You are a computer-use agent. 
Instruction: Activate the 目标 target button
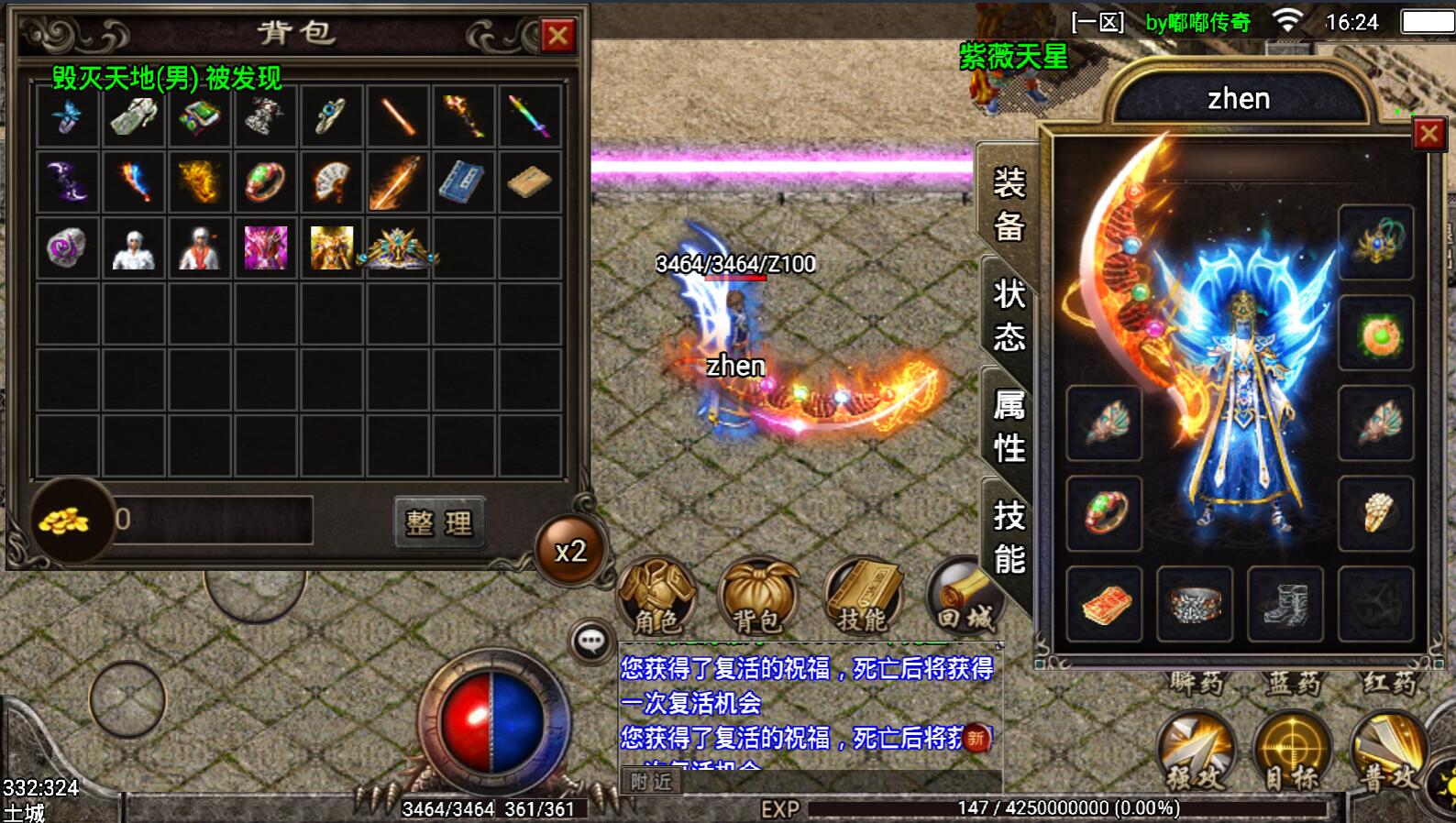1292,752
